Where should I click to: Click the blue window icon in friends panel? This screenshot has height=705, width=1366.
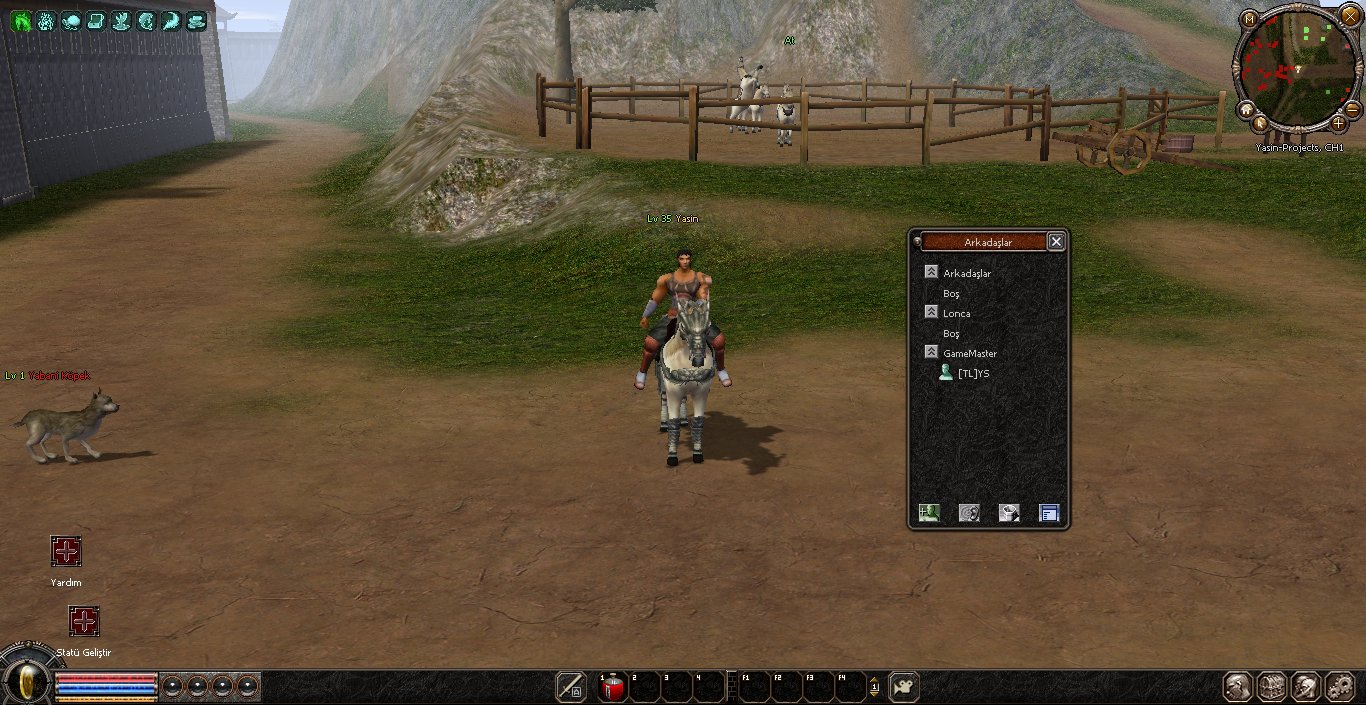pos(1049,513)
